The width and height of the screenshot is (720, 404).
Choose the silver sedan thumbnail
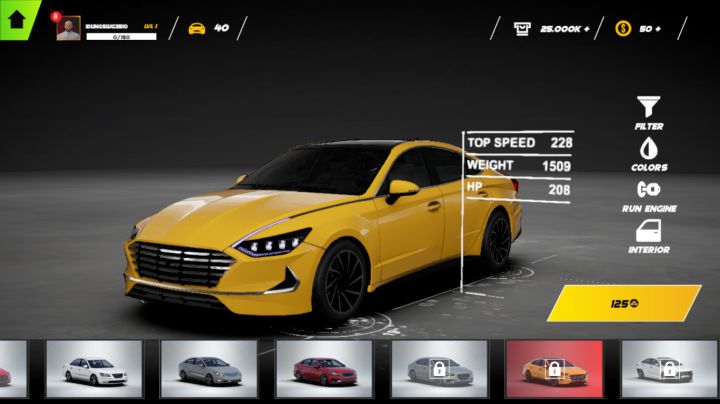209,370
